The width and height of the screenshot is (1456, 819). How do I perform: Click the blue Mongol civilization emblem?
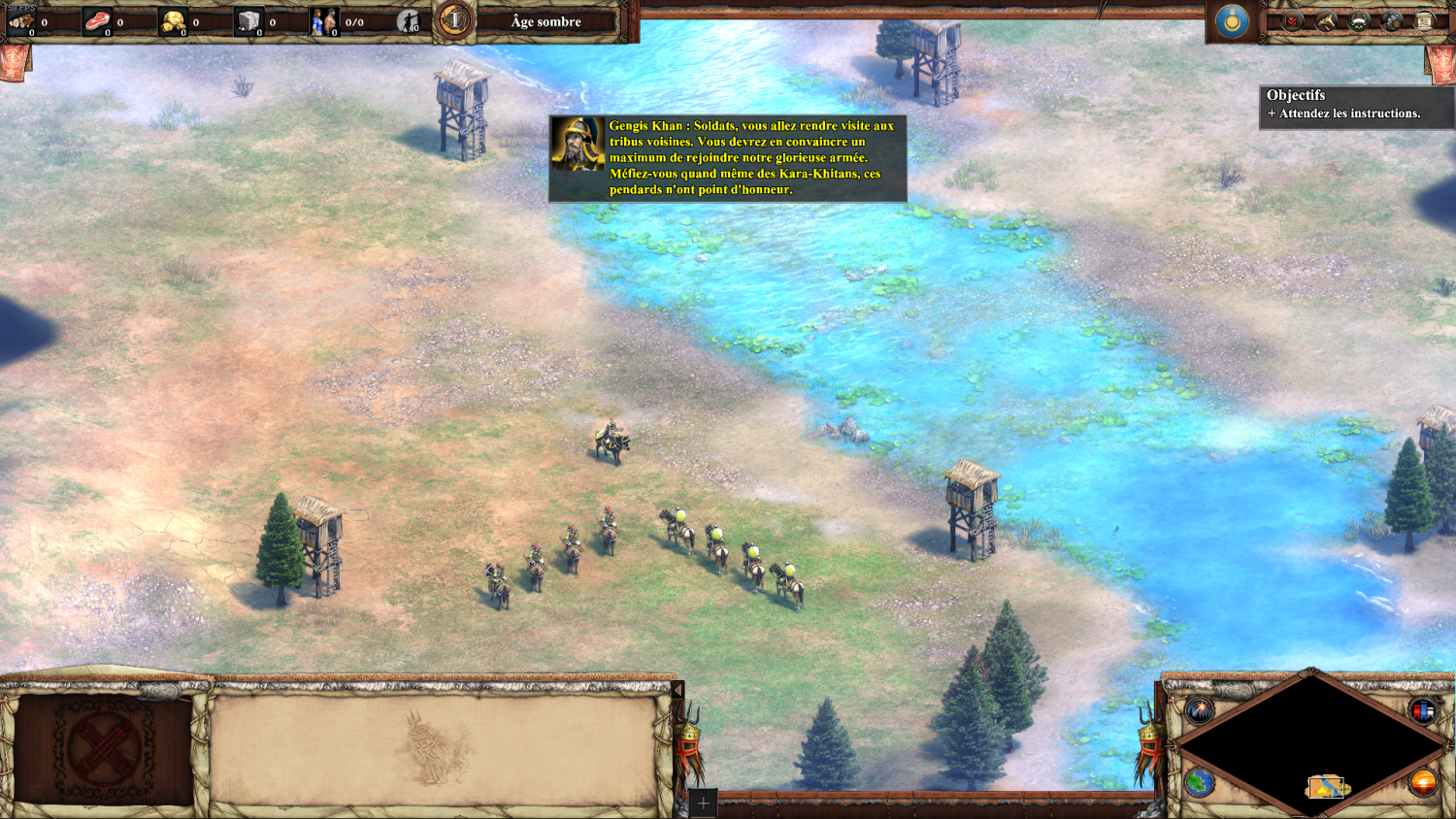click(x=1232, y=21)
